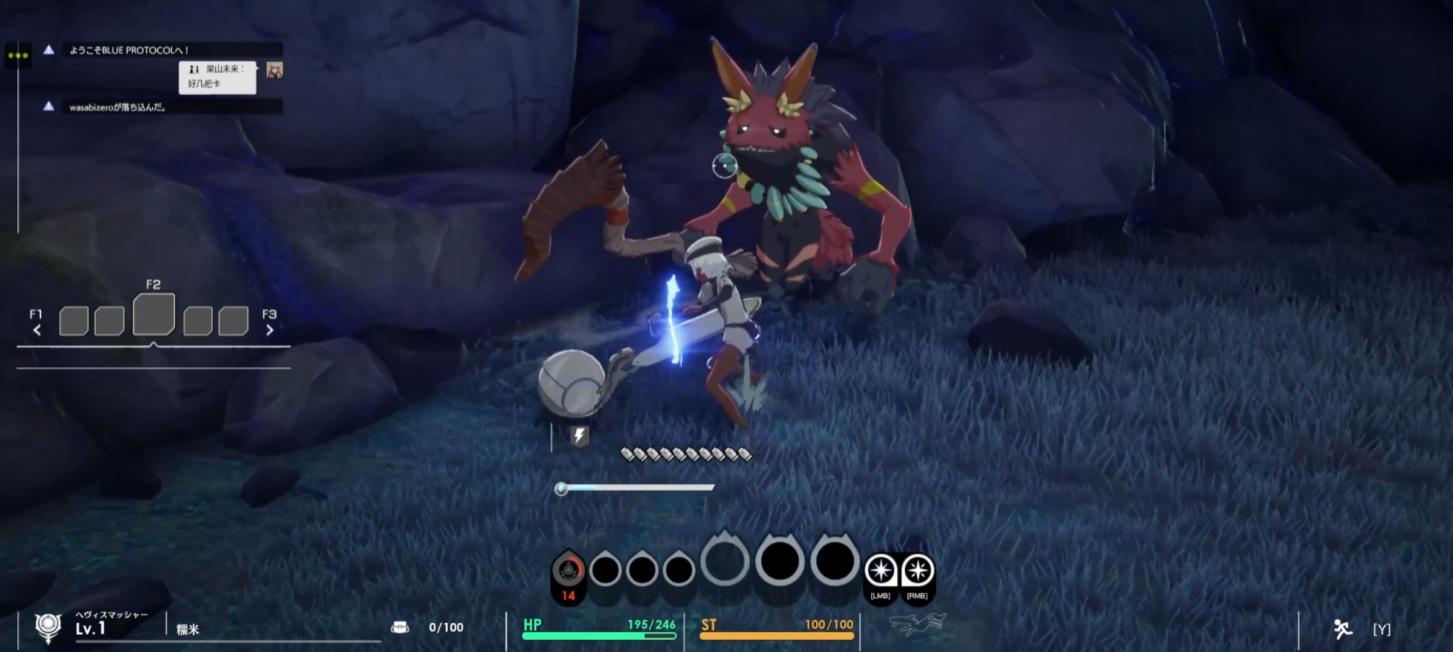The height and width of the screenshot is (652, 1453).
Task: Click the lightning bolt status icon
Action: coord(579,435)
